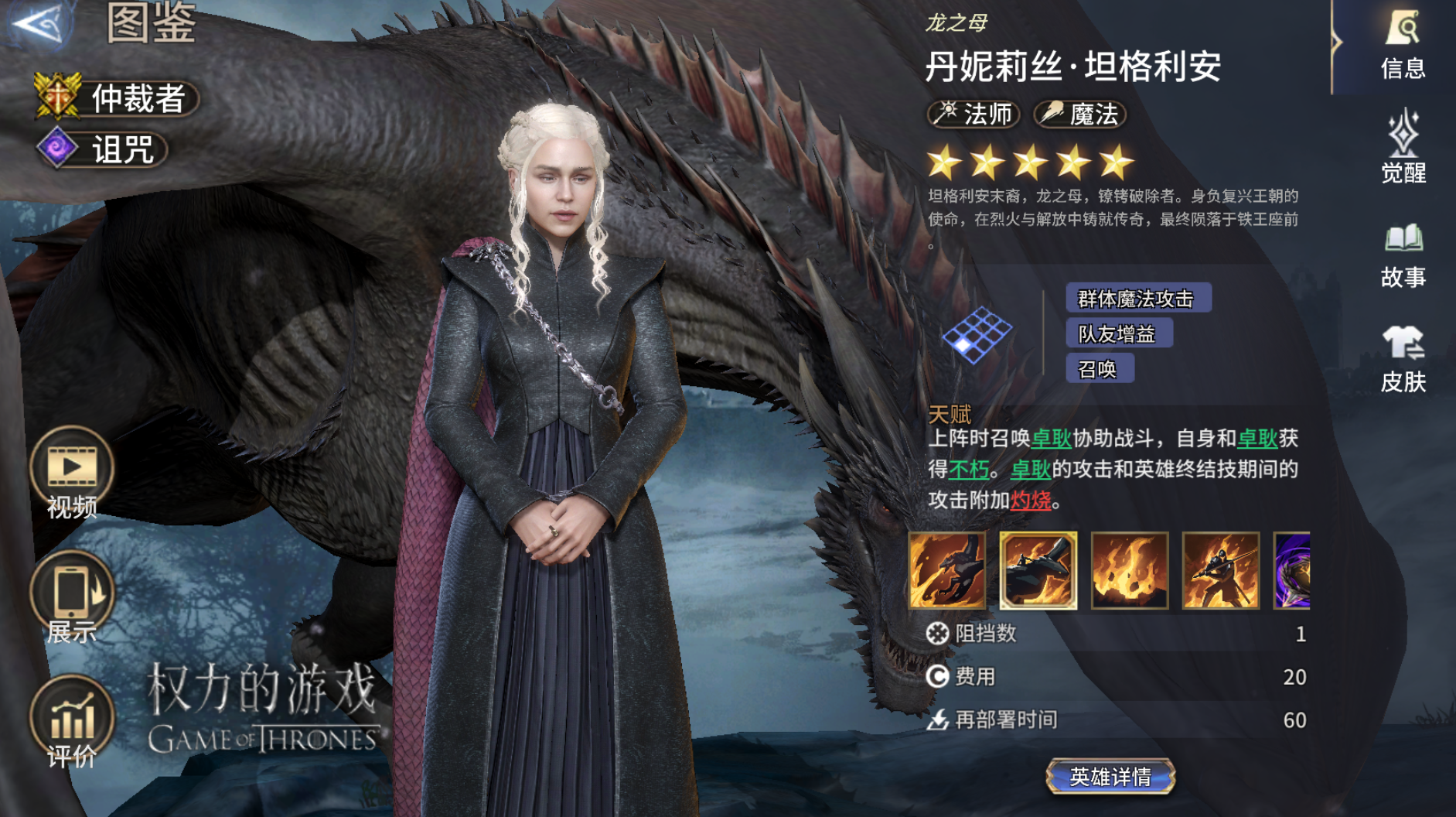
Task: Tap the 仲裁者 faction badge
Action: (118, 98)
